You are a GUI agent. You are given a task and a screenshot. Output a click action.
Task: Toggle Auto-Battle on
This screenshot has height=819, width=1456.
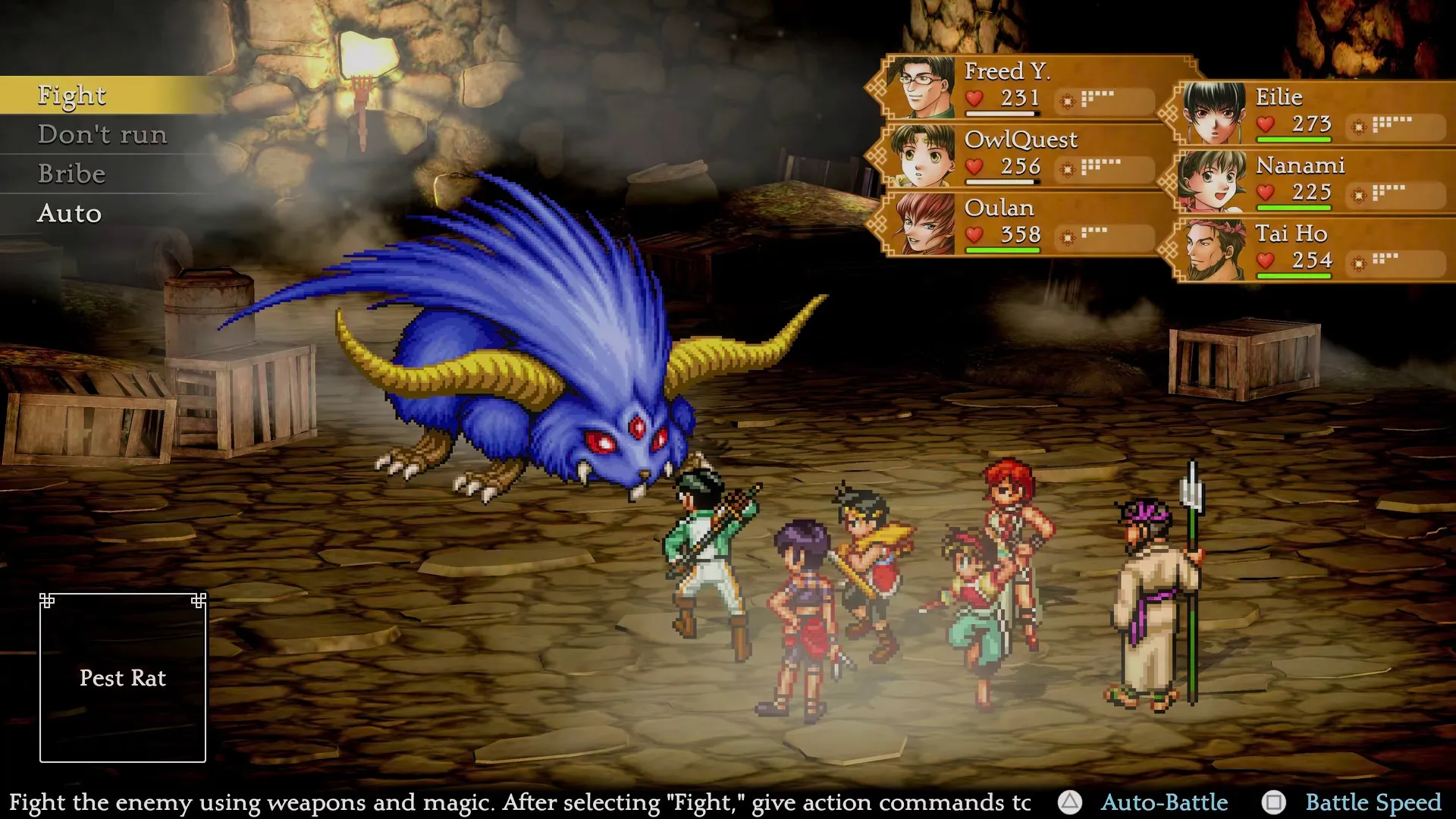coord(1165,802)
